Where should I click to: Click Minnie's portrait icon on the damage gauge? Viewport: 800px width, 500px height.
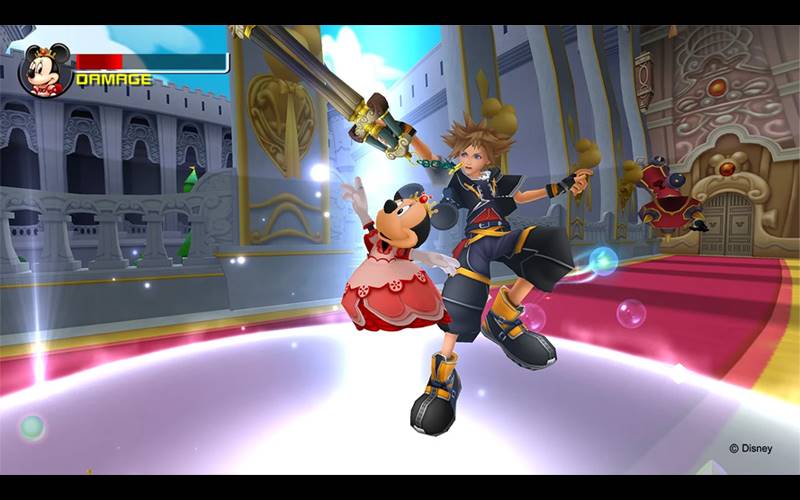45,69
